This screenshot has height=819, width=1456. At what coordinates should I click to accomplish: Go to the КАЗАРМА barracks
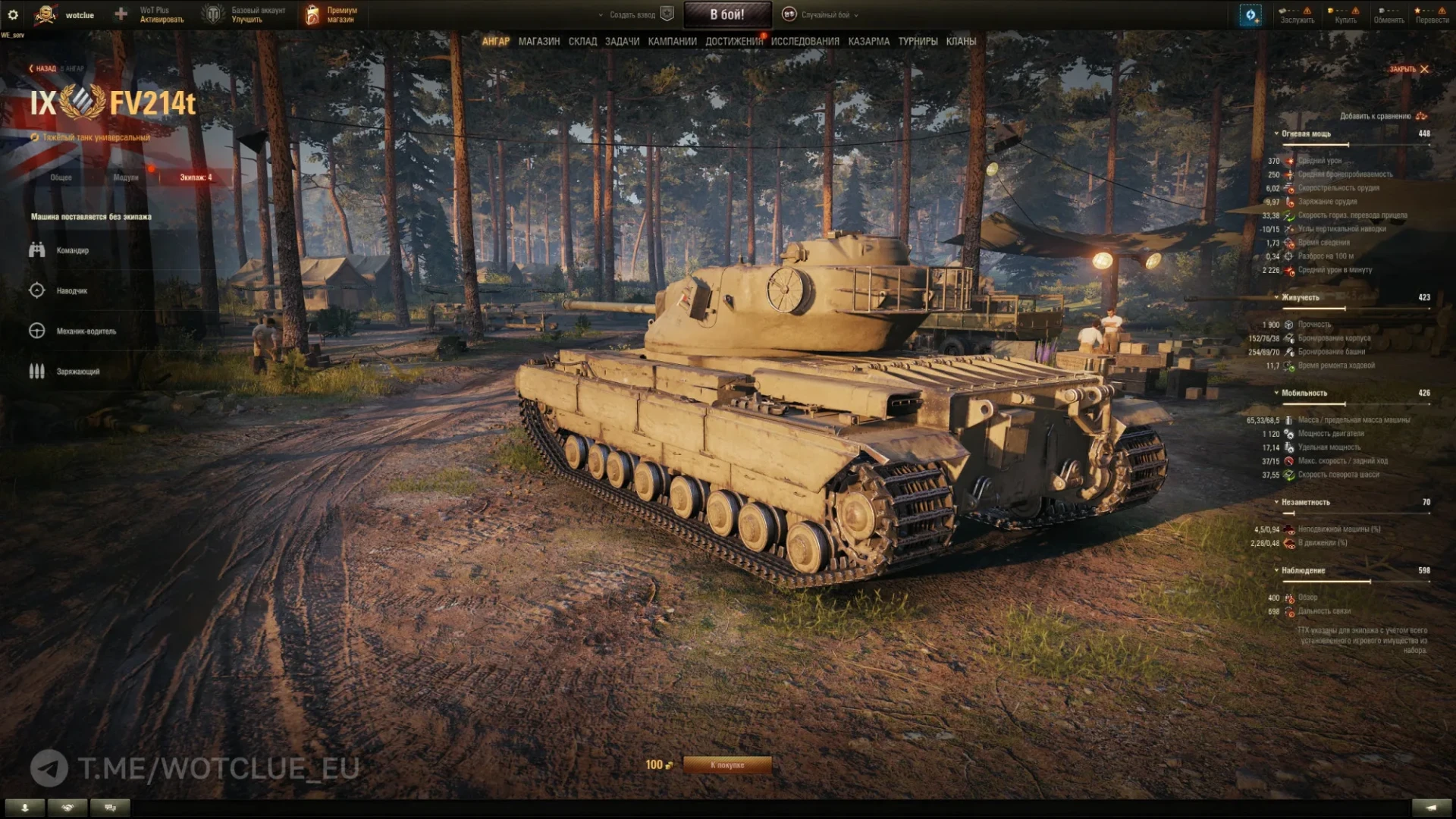point(868,42)
